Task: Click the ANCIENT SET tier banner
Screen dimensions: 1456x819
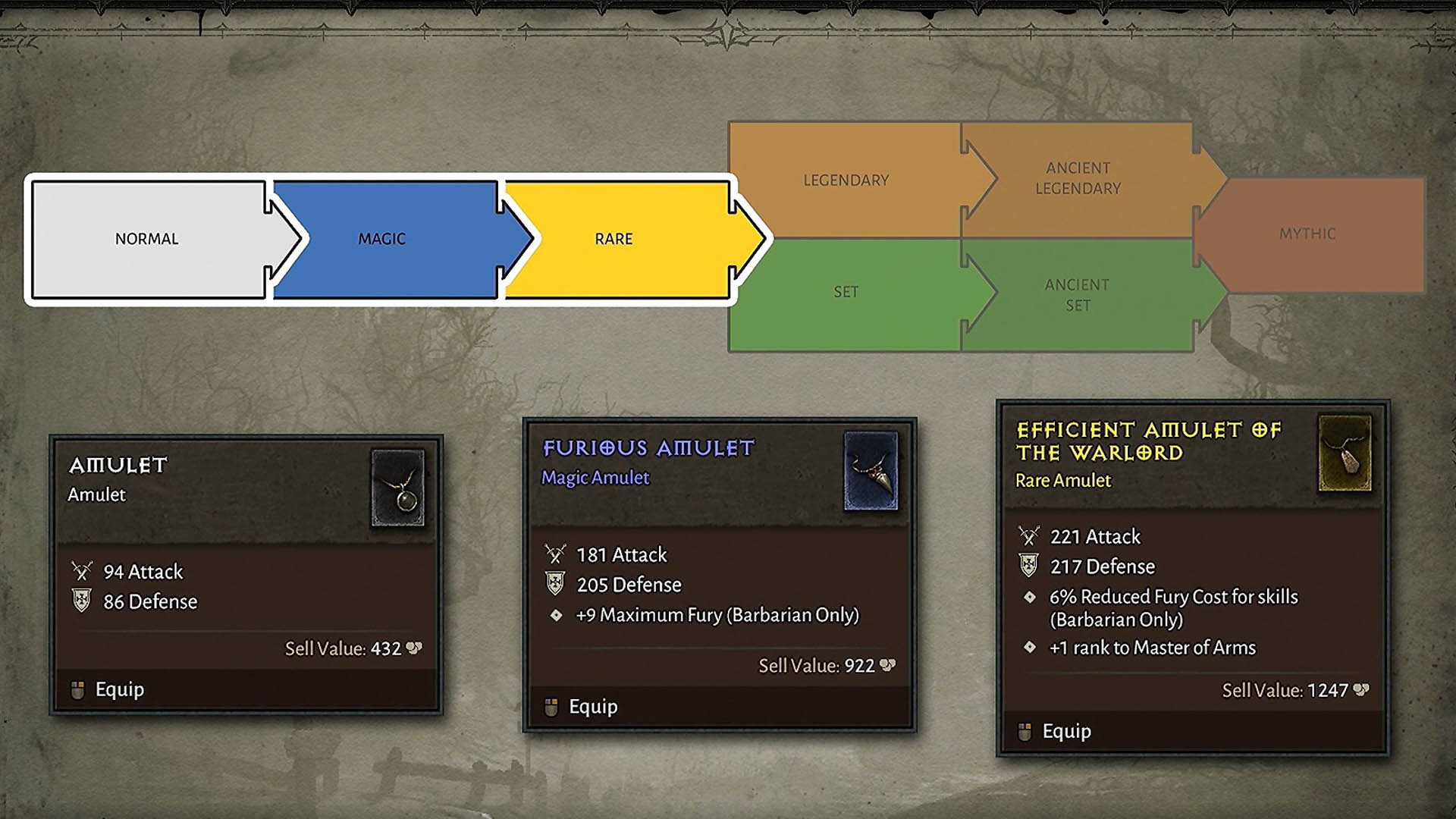Action: [x=1077, y=296]
